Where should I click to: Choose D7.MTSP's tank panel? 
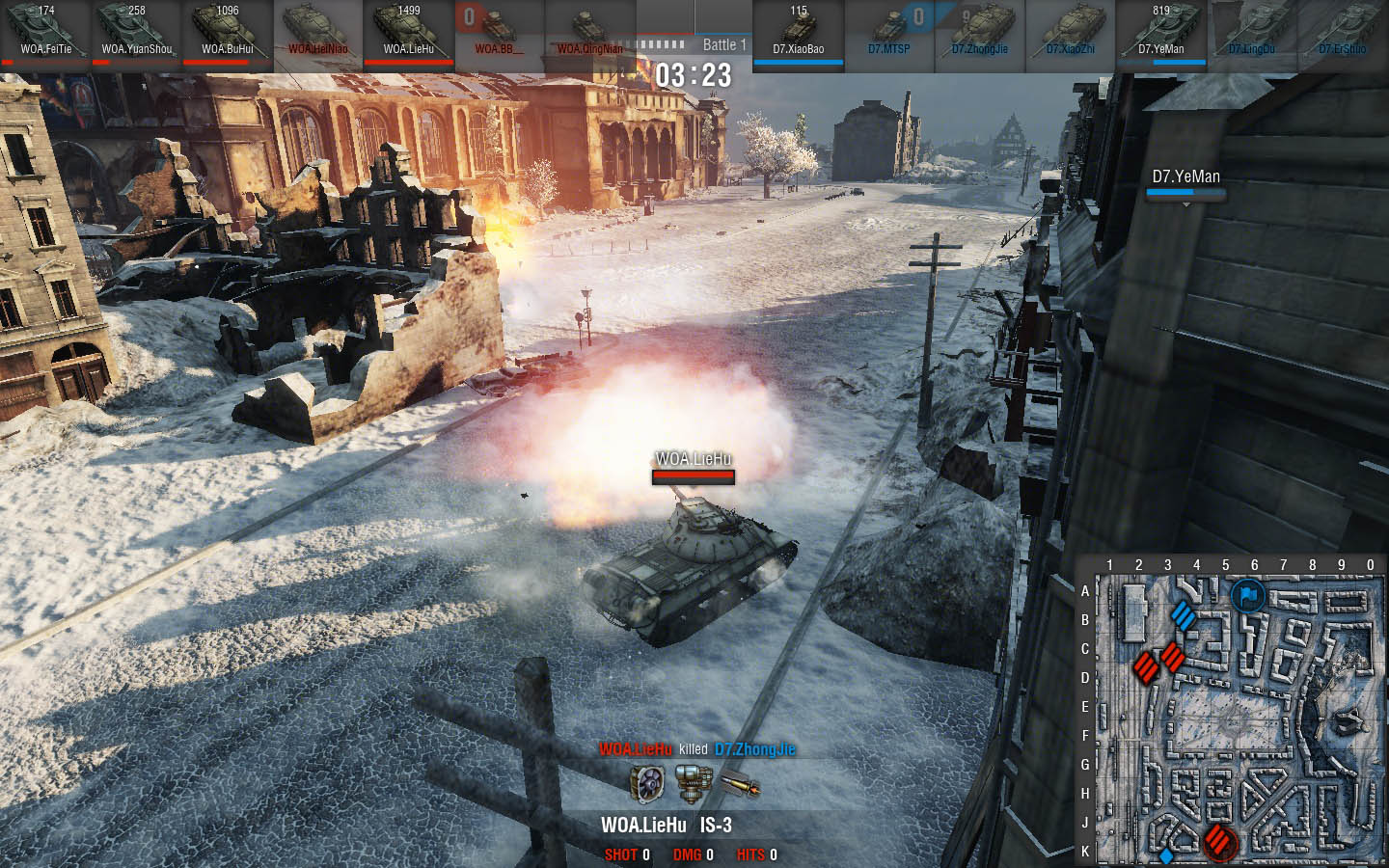(x=888, y=32)
